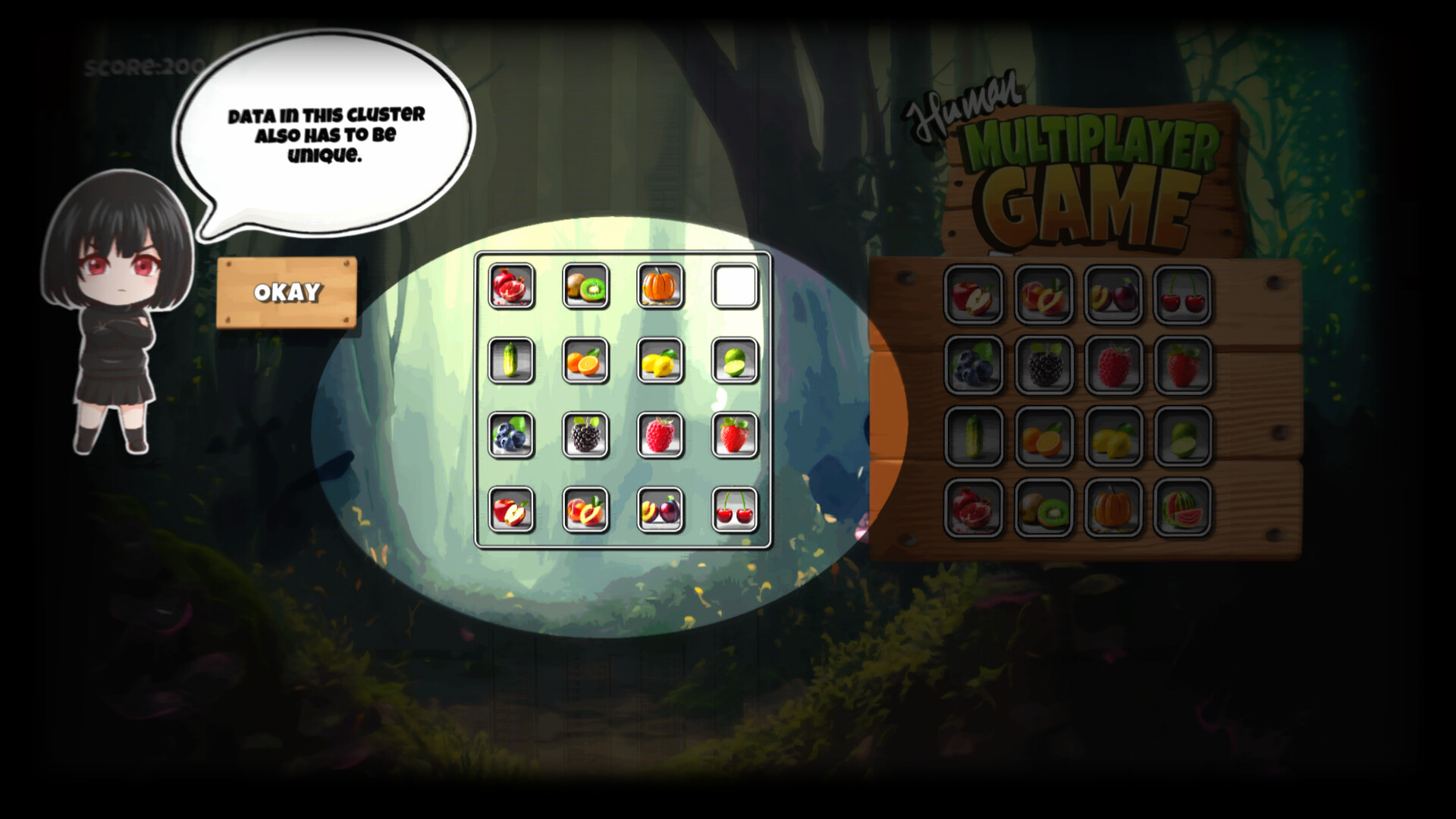Select the cherries tile in the bottom row
This screenshot has height=819, width=1456.
(x=734, y=512)
